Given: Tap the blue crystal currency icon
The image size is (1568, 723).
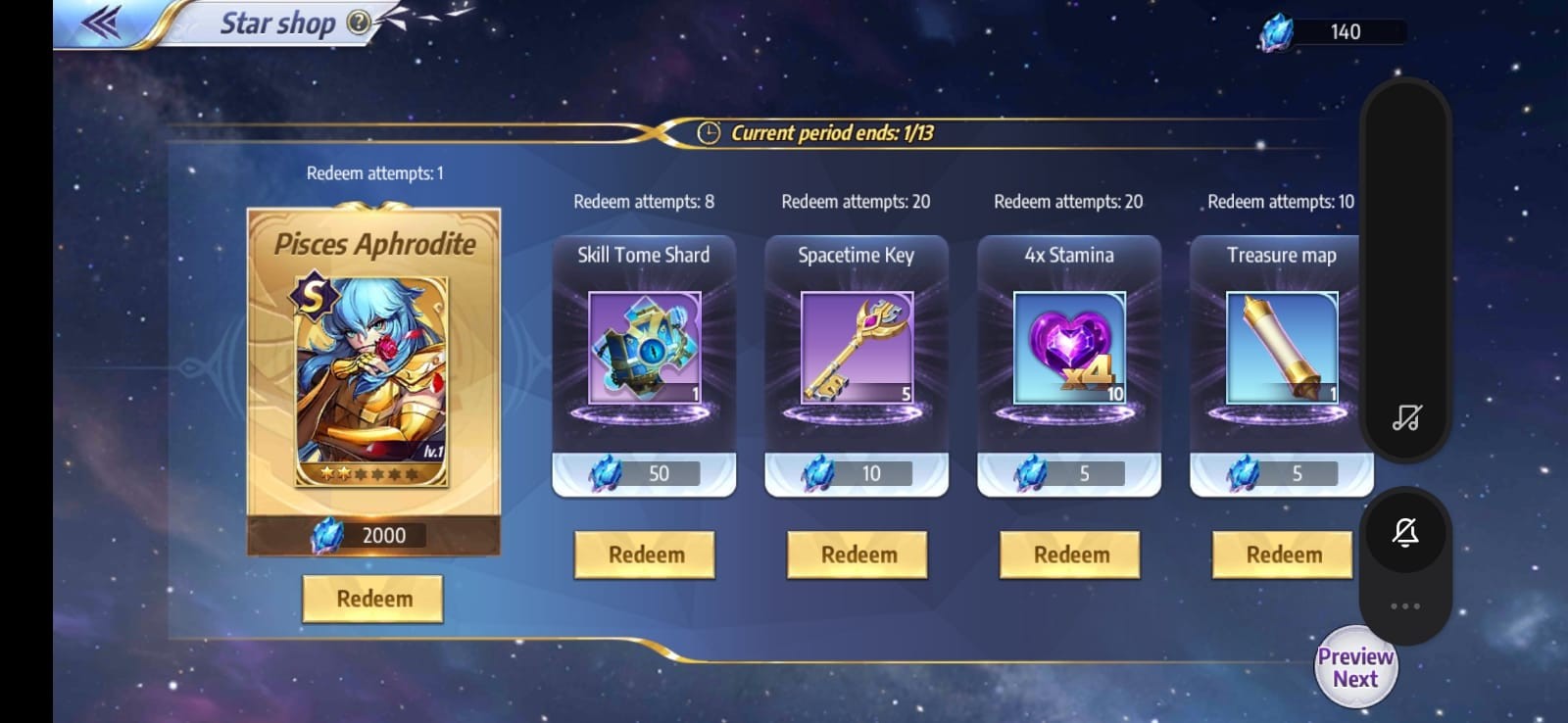Looking at the screenshot, I should (1276, 32).
